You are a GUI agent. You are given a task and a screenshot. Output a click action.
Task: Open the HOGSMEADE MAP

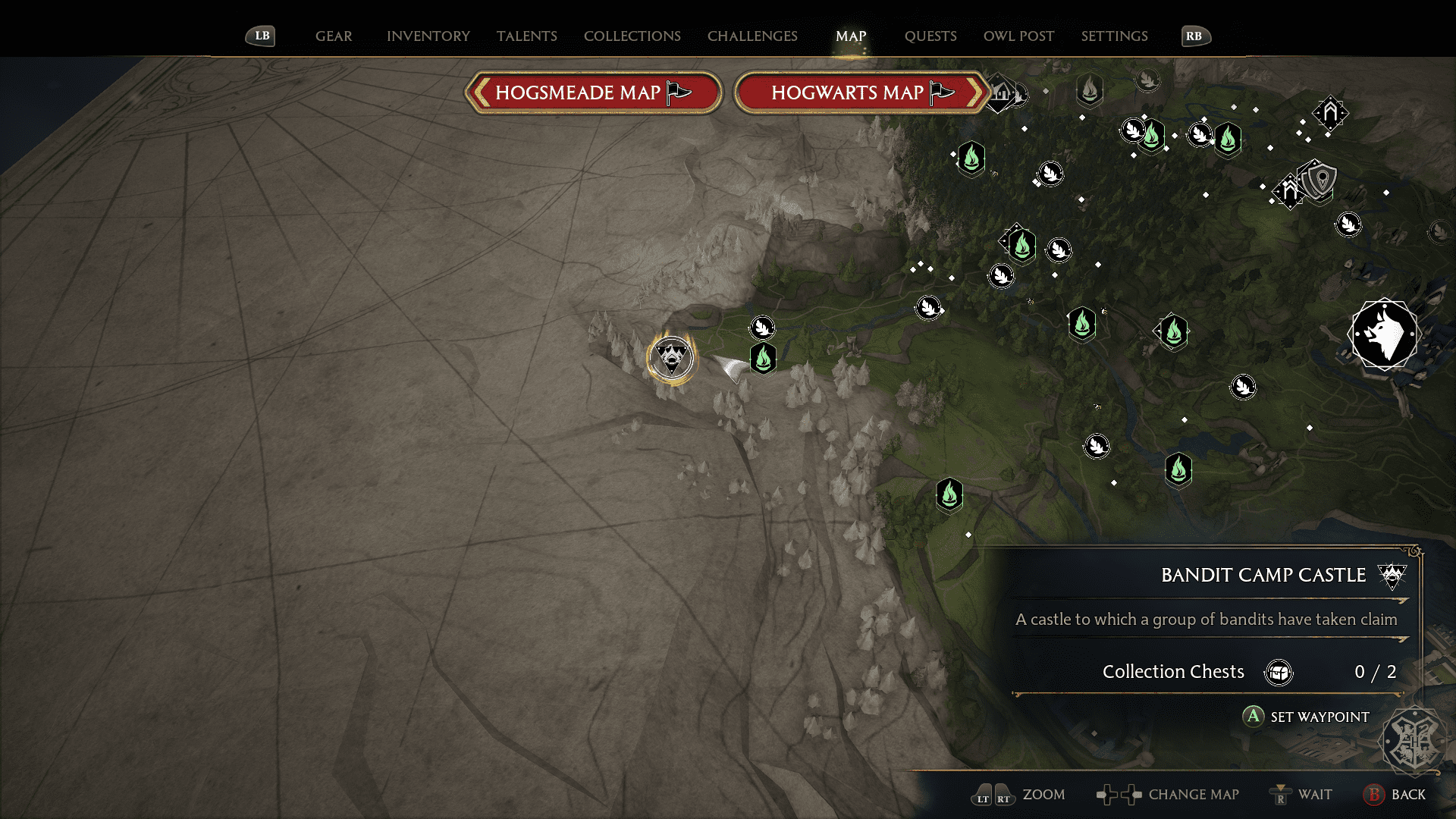(x=593, y=92)
